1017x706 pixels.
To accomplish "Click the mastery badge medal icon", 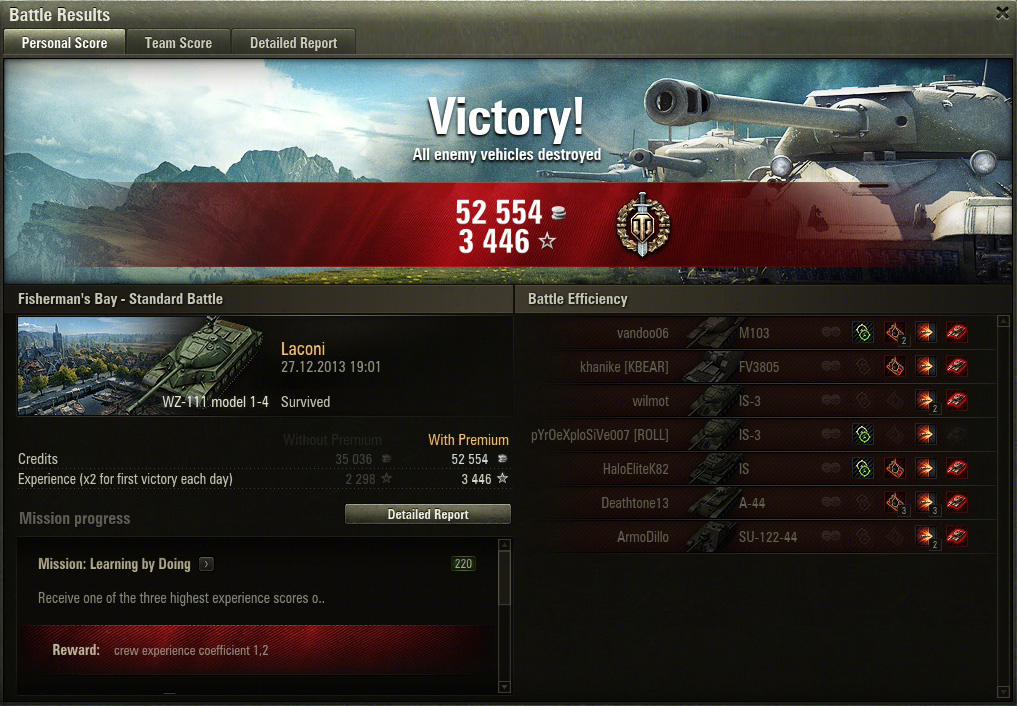I will (x=643, y=225).
